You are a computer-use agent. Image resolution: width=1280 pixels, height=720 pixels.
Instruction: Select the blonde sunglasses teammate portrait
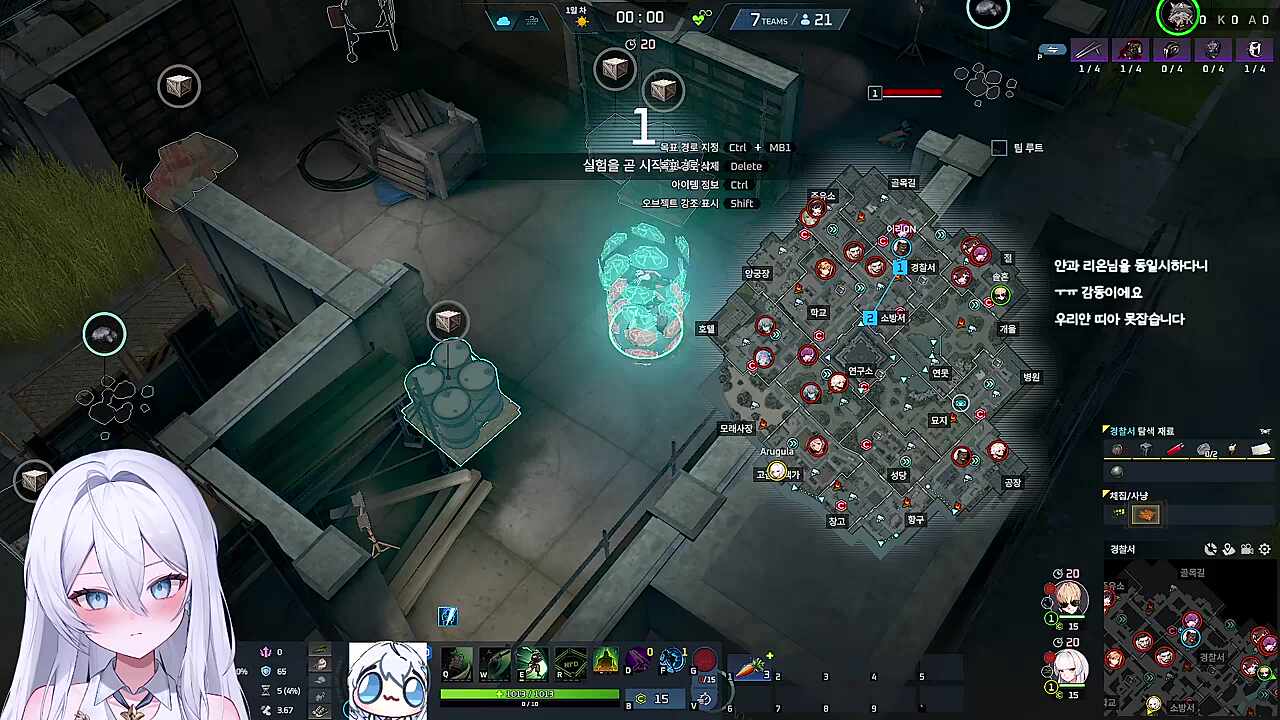tap(1071, 599)
